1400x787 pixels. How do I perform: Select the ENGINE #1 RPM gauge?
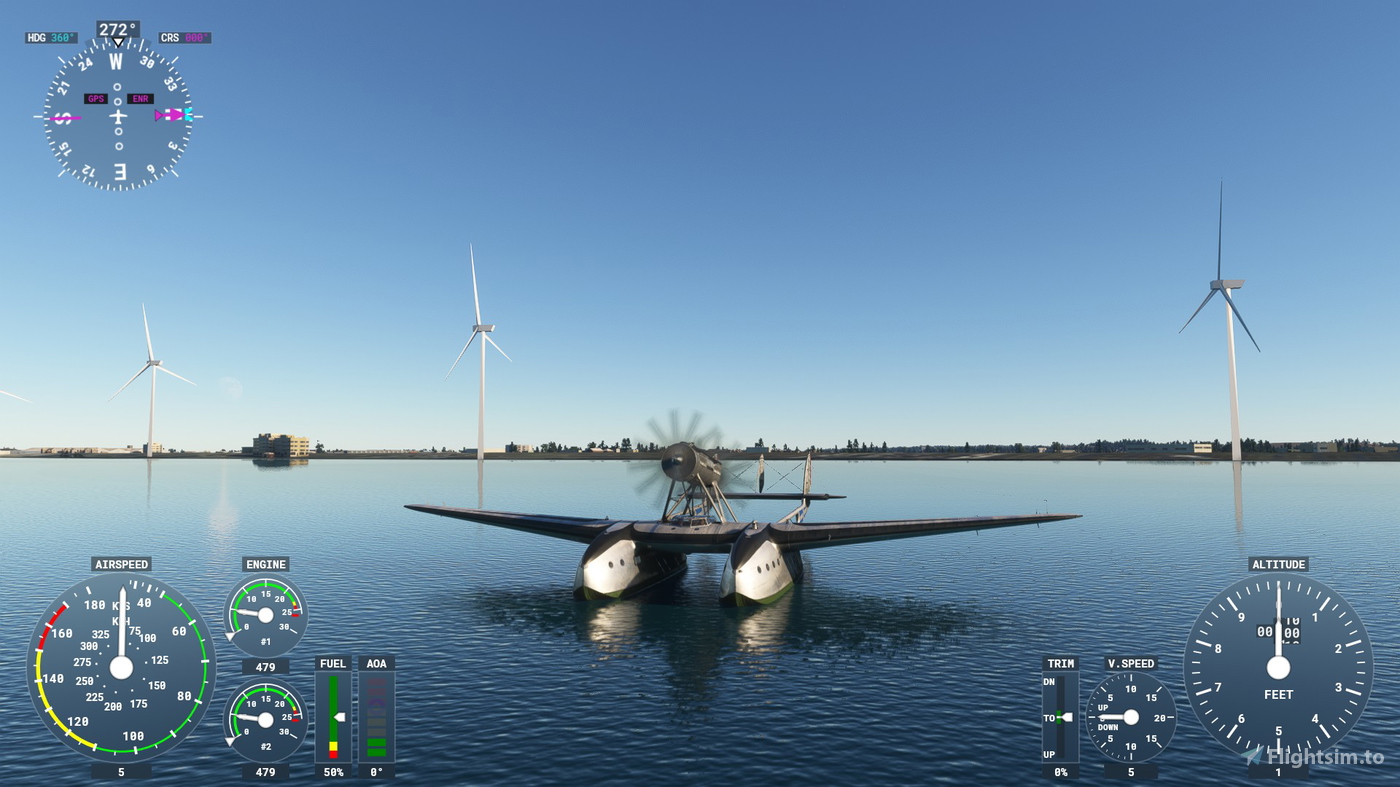tap(265, 611)
